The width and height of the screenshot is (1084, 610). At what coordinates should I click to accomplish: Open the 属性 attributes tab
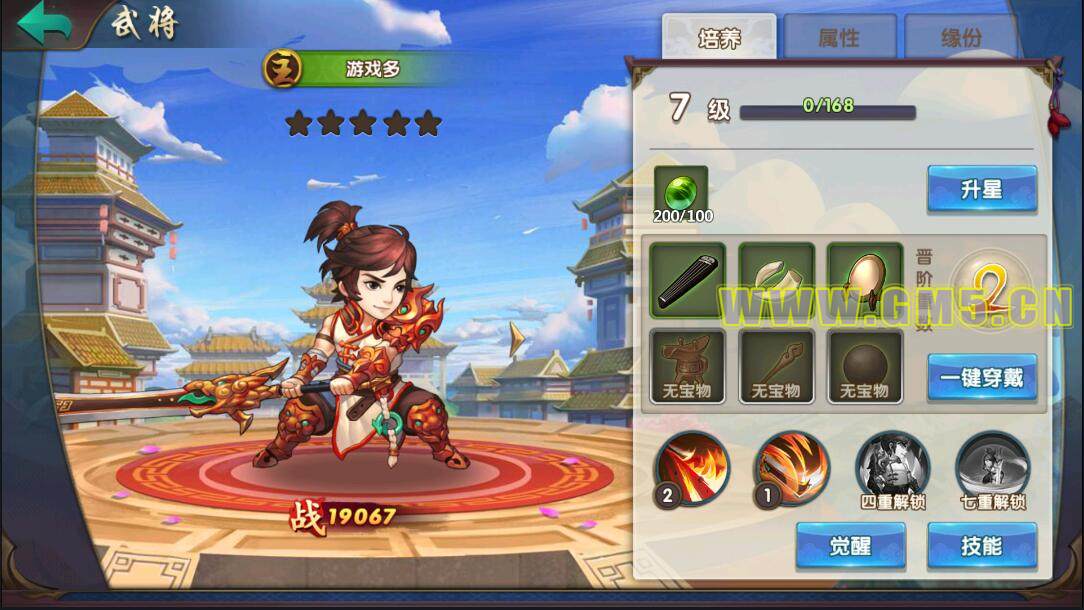pyautogui.click(x=839, y=37)
